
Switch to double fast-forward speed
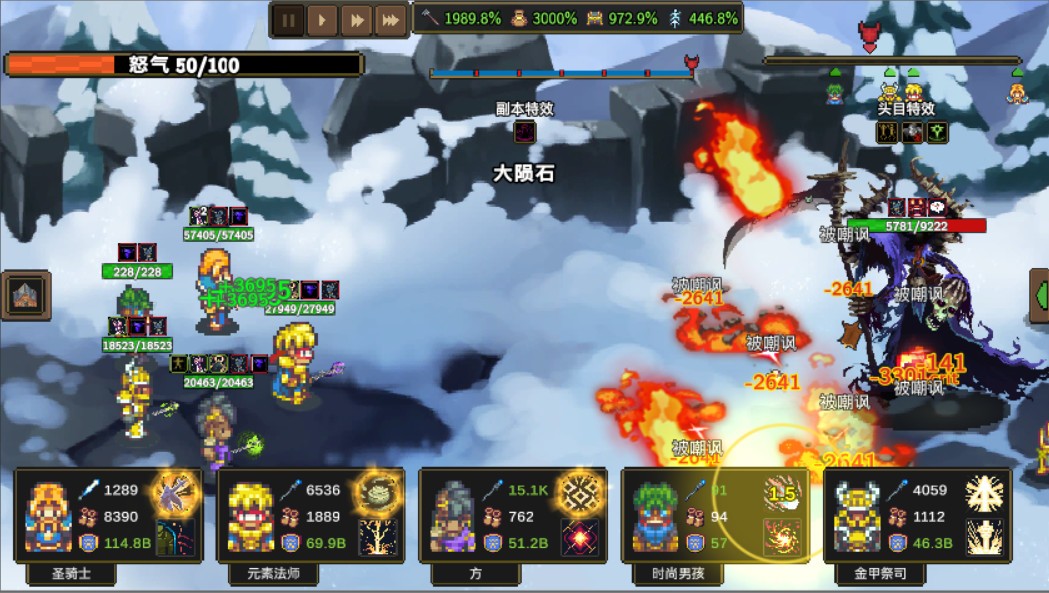[x=356, y=19]
